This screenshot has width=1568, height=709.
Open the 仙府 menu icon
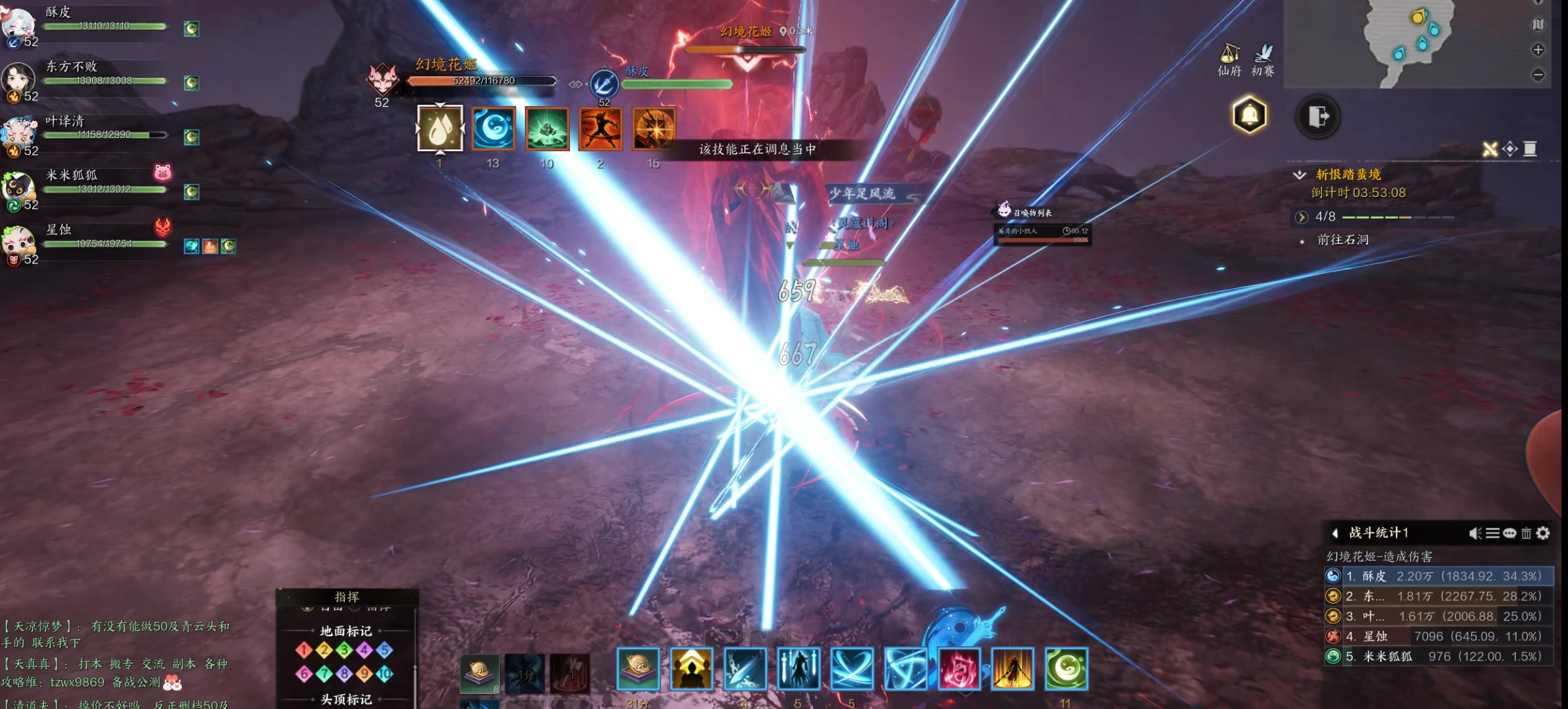tap(1230, 59)
